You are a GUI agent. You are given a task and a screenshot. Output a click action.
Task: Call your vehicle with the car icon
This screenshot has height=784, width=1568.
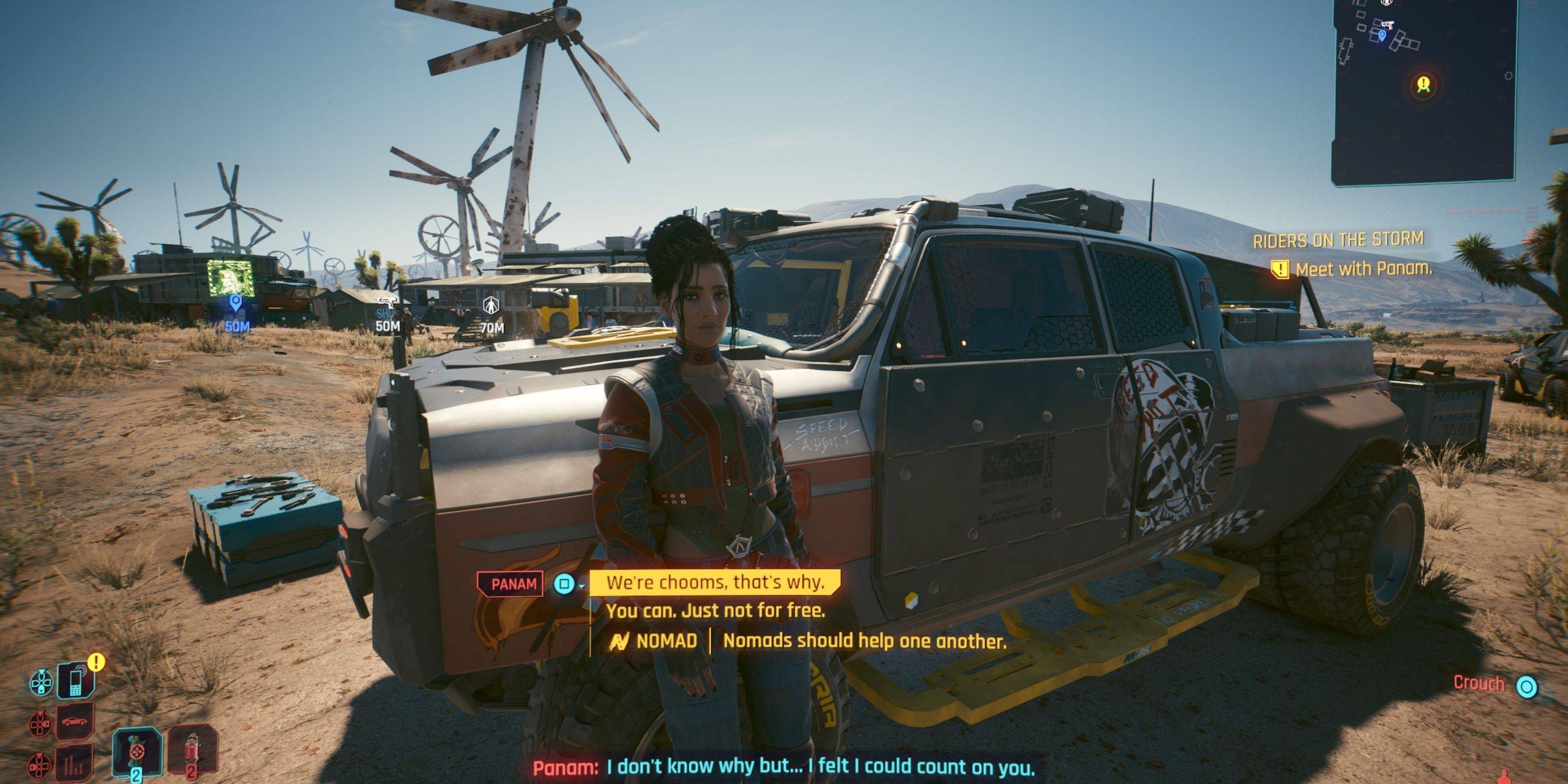[x=75, y=721]
